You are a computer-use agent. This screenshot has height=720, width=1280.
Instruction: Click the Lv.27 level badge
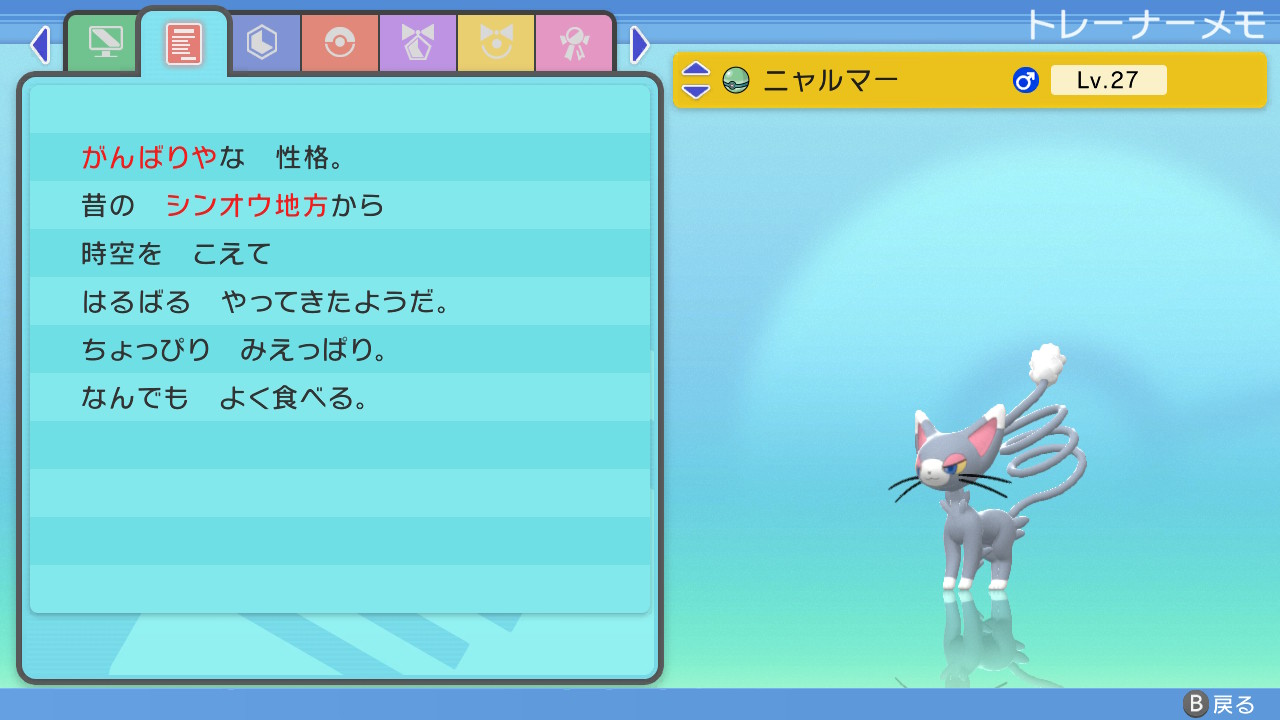[x=1109, y=80]
